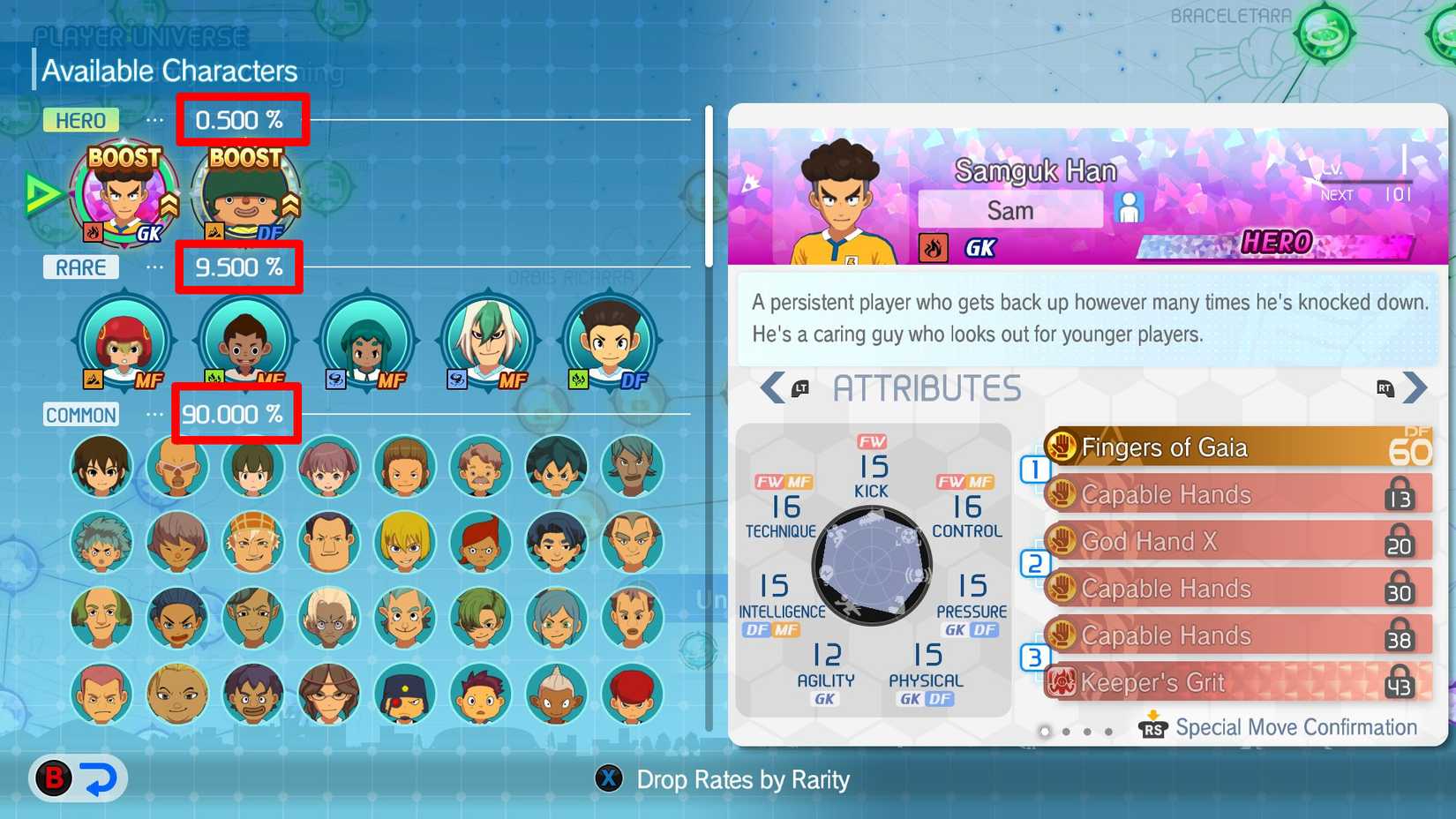Select the RARE rarity label
The height and width of the screenshot is (819, 1456).
tap(80, 267)
